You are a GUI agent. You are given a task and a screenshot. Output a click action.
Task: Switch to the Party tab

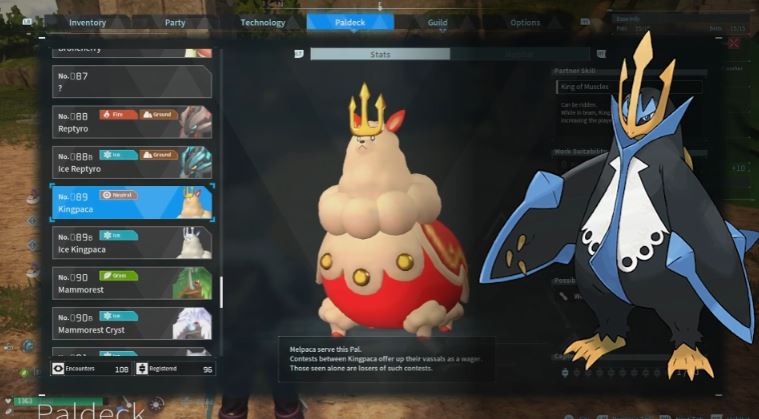176,23
